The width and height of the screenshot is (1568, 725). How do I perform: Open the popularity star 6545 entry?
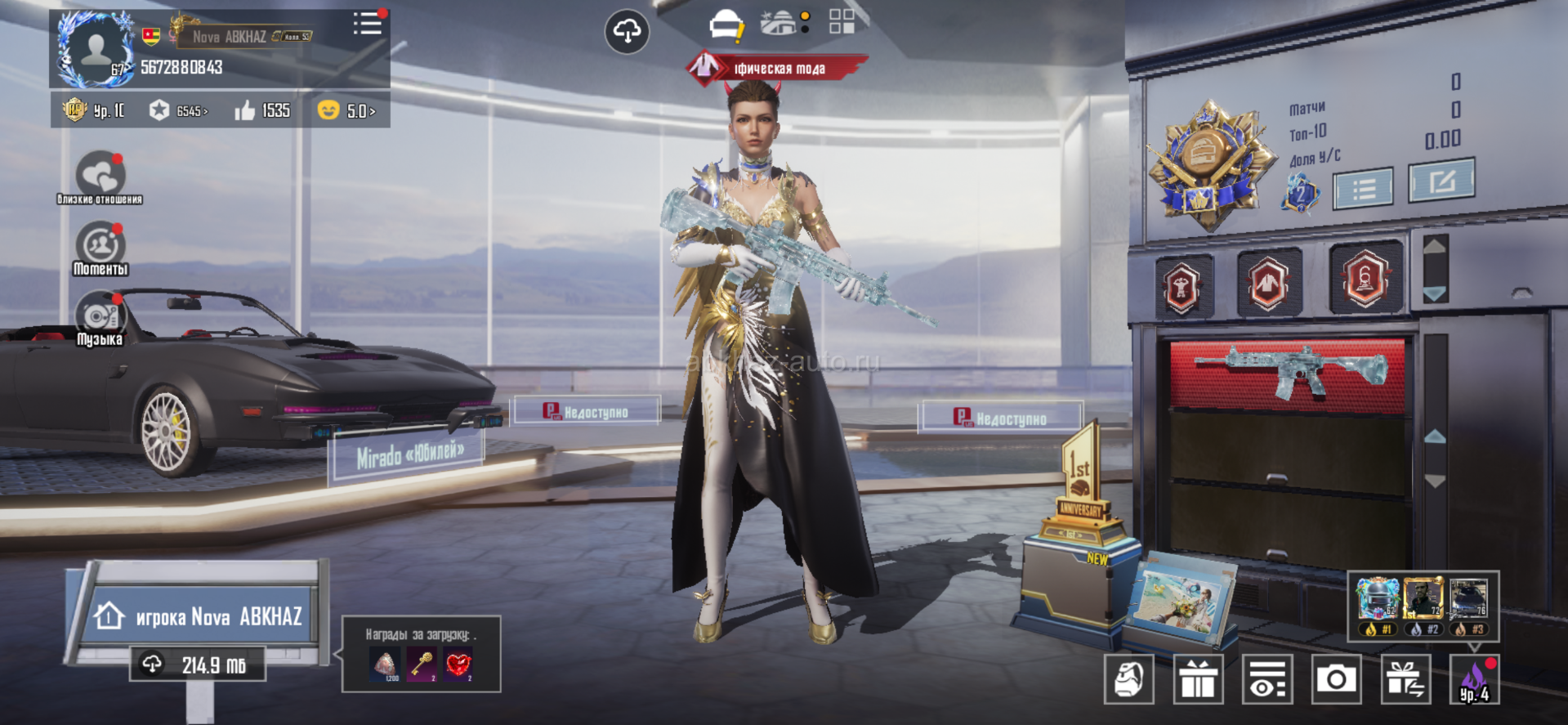click(x=178, y=110)
